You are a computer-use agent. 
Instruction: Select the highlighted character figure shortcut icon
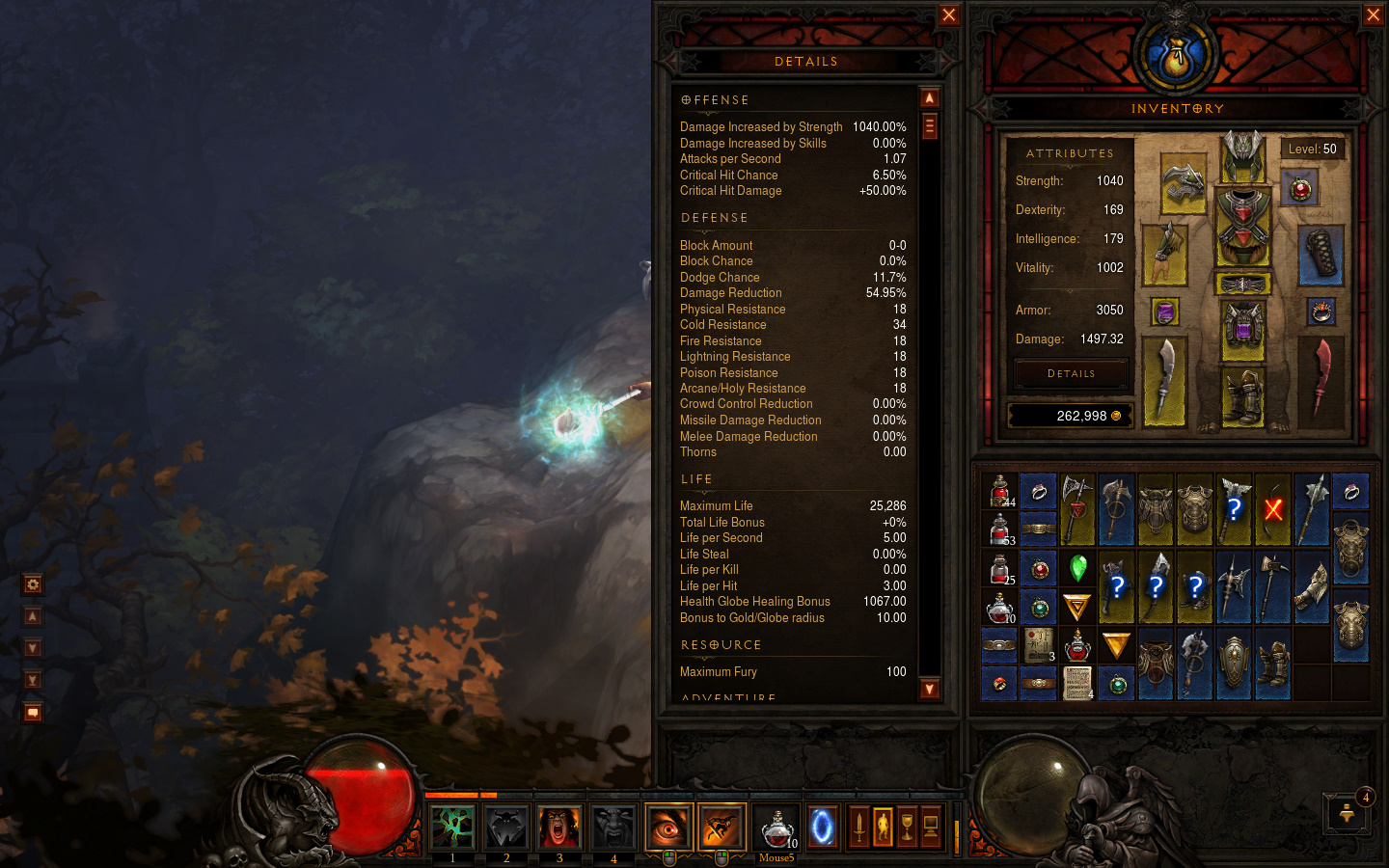tap(883, 827)
